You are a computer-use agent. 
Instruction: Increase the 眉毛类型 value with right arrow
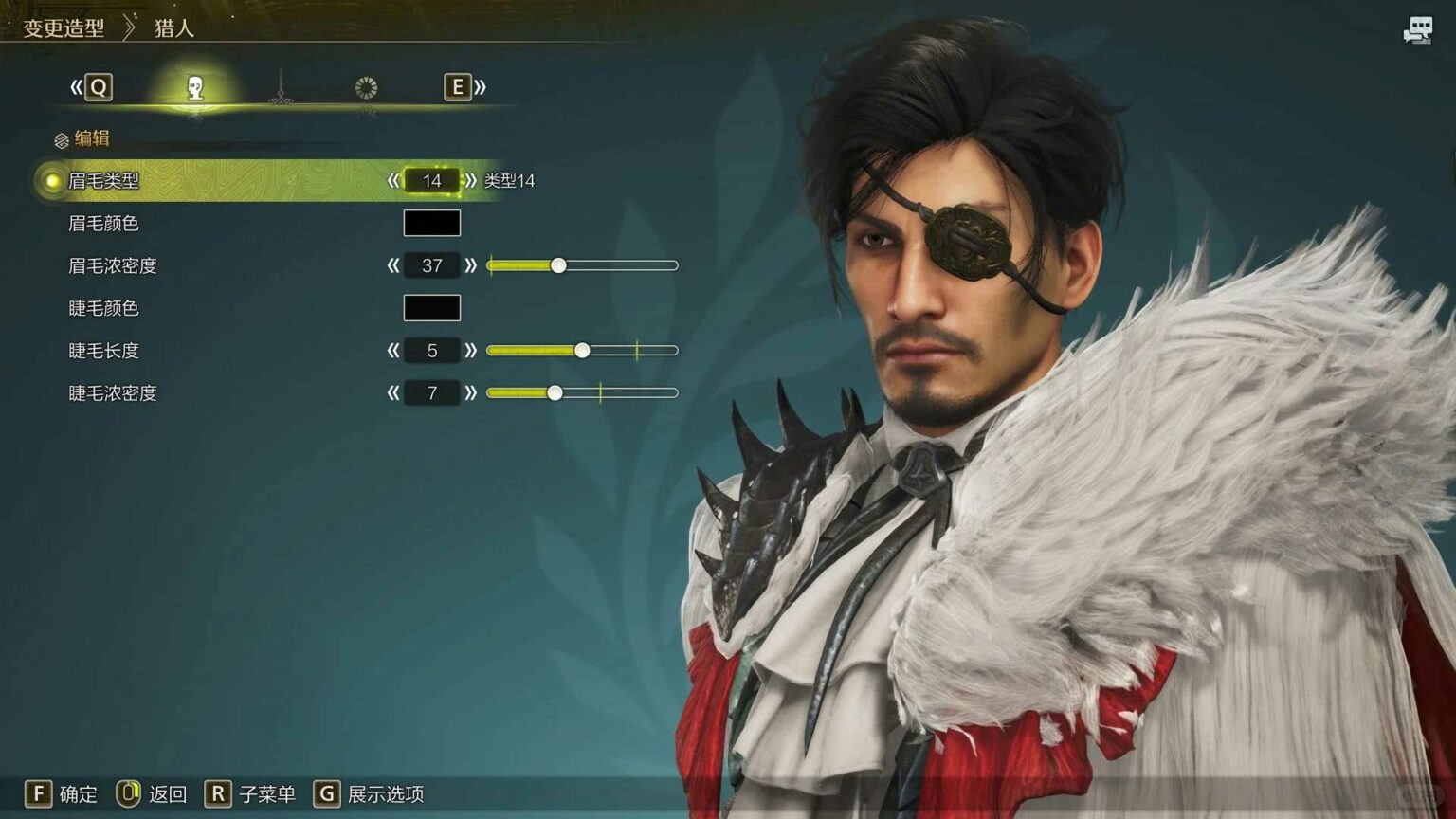click(471, 180)
